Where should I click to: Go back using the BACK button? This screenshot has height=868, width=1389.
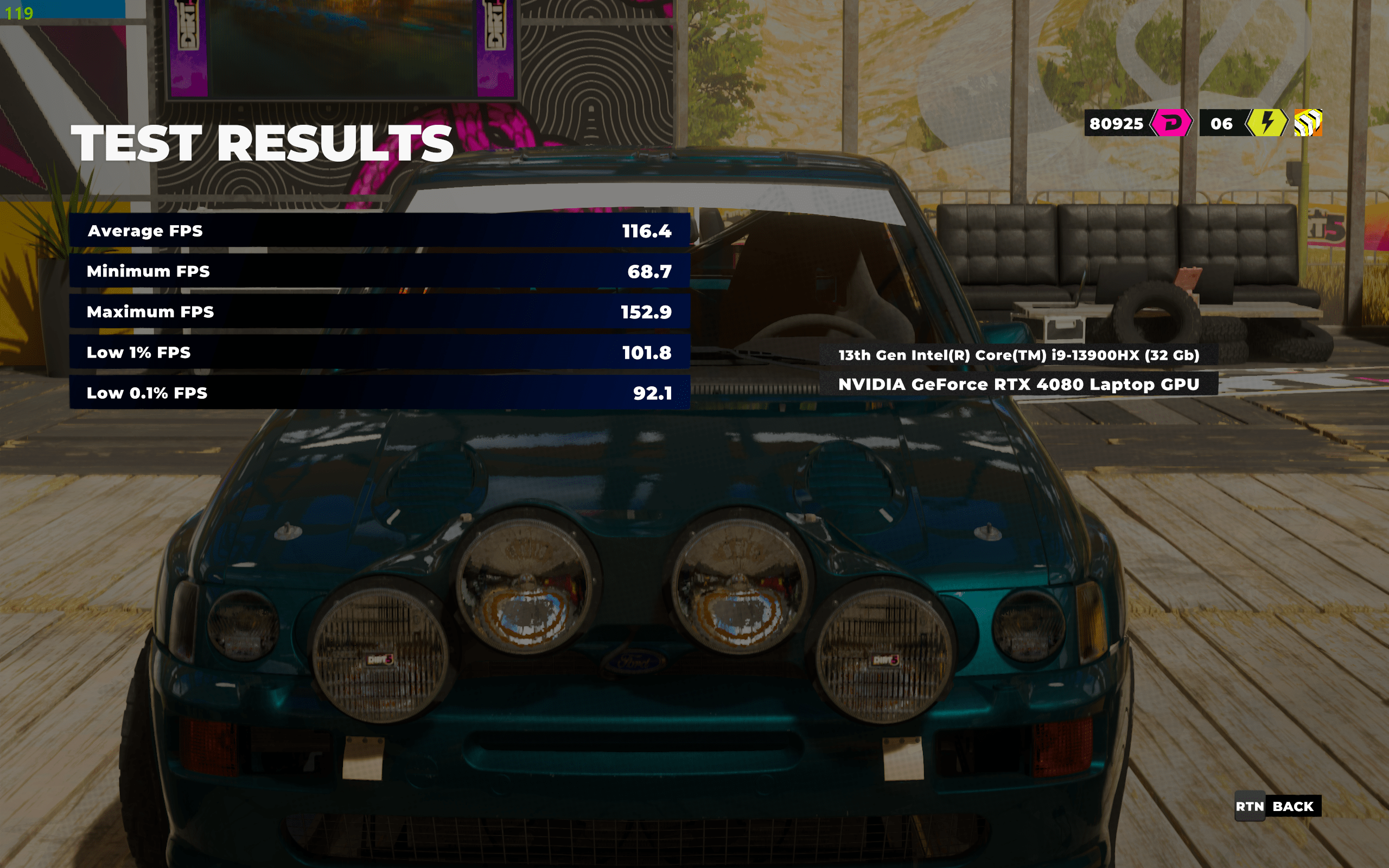tap(1278, 807)
